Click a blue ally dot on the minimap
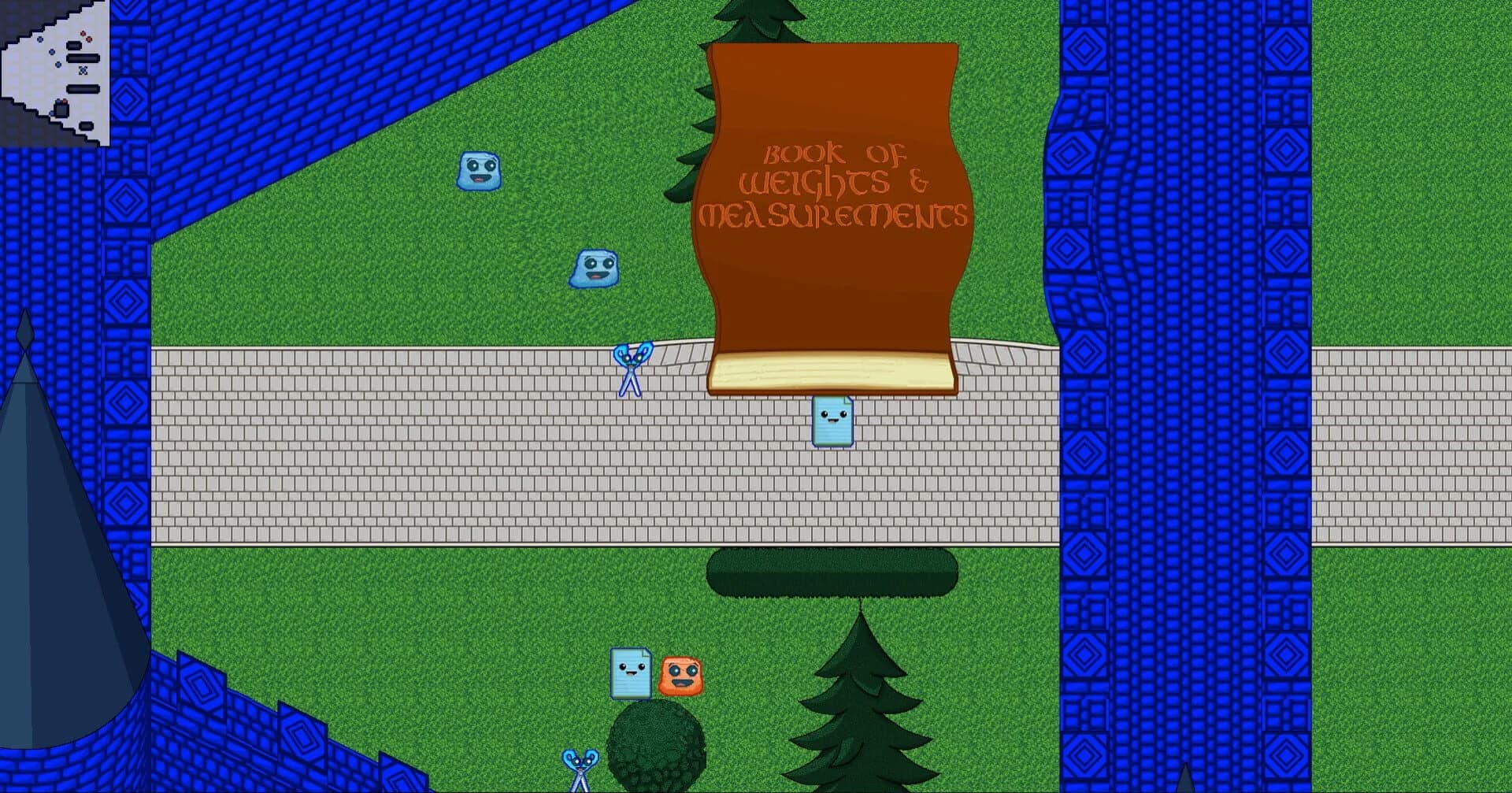This screenshot has height=793, width=1512. coord(39,39)
